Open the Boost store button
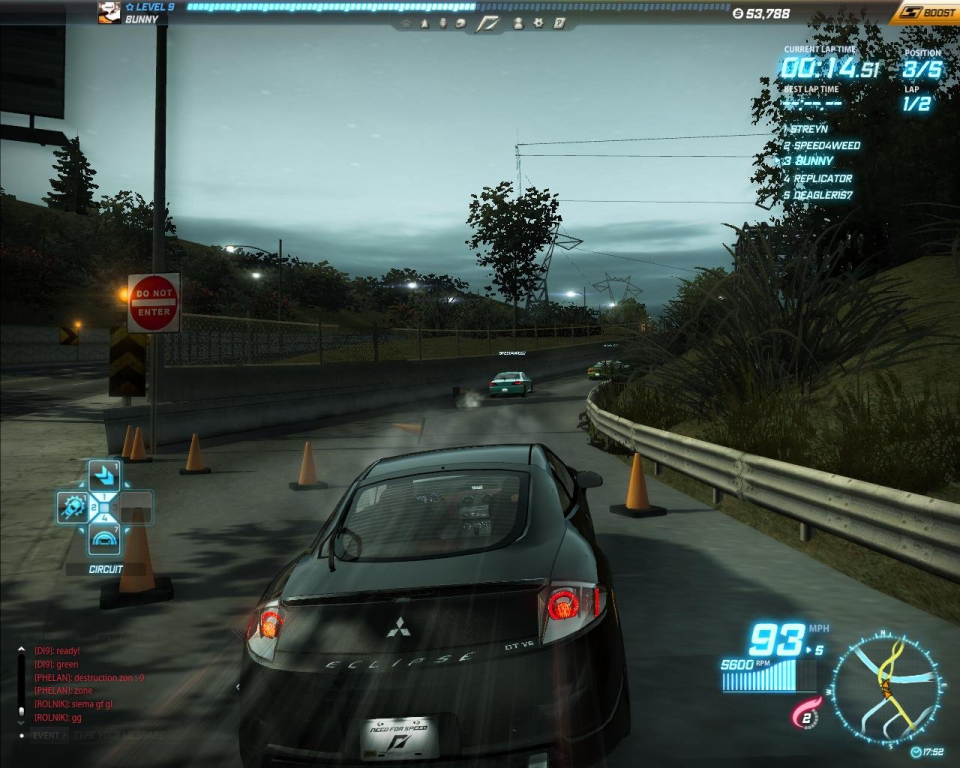The image size is (960, 768). click(925, 13)
